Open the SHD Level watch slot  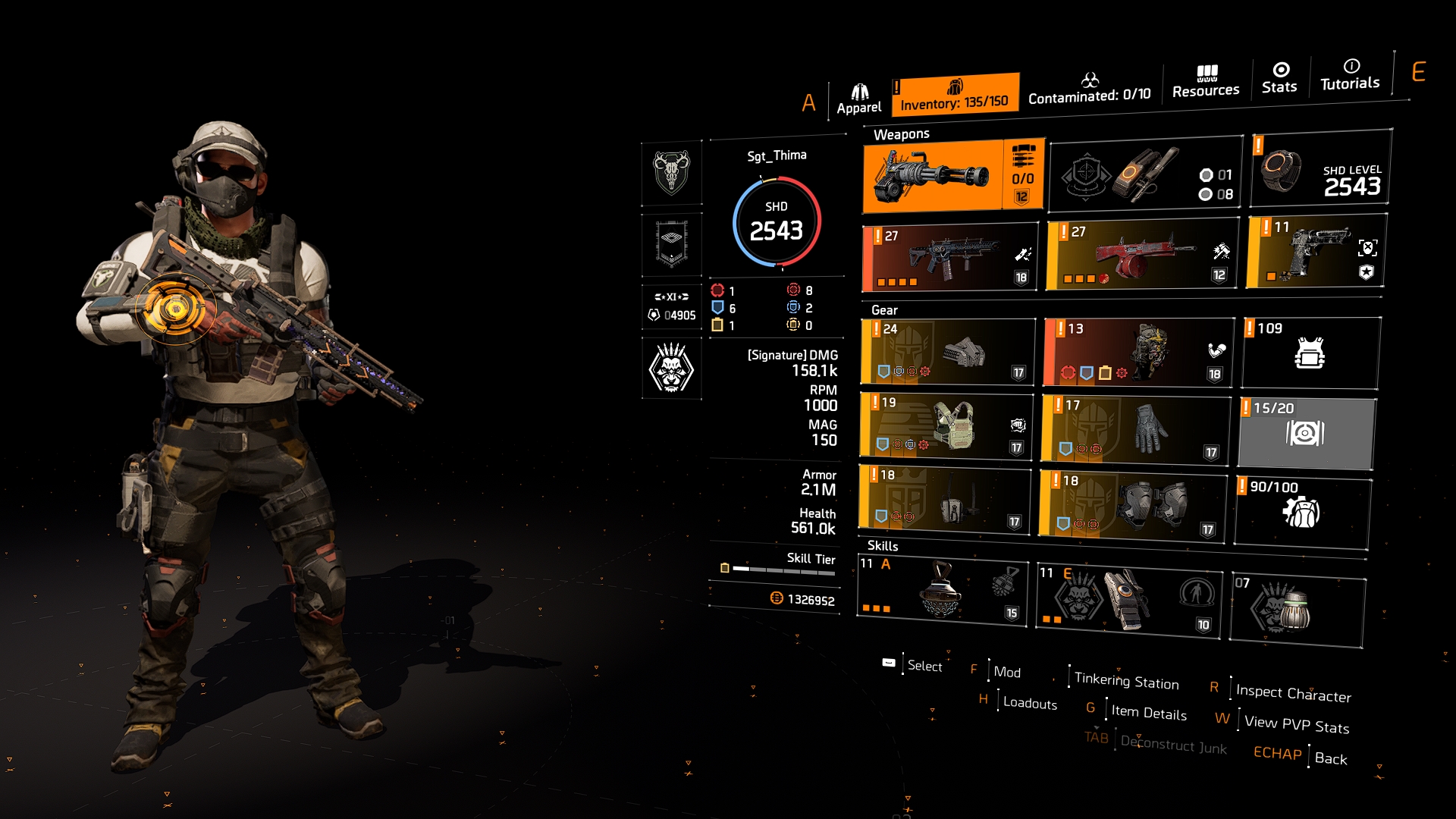pyautogui.click(x=1320, y=168)
